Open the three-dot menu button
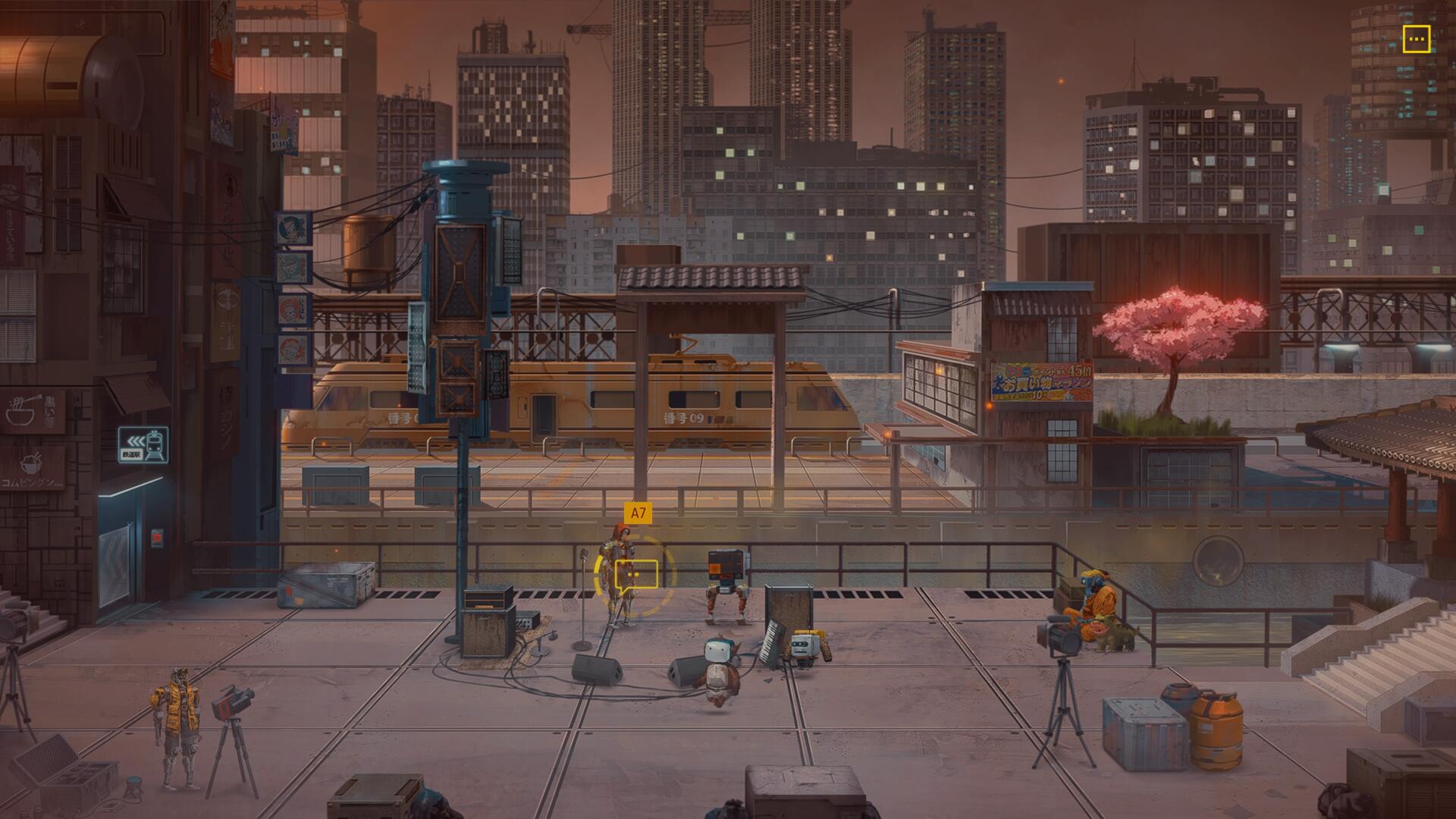 [x=1416, y=39]
